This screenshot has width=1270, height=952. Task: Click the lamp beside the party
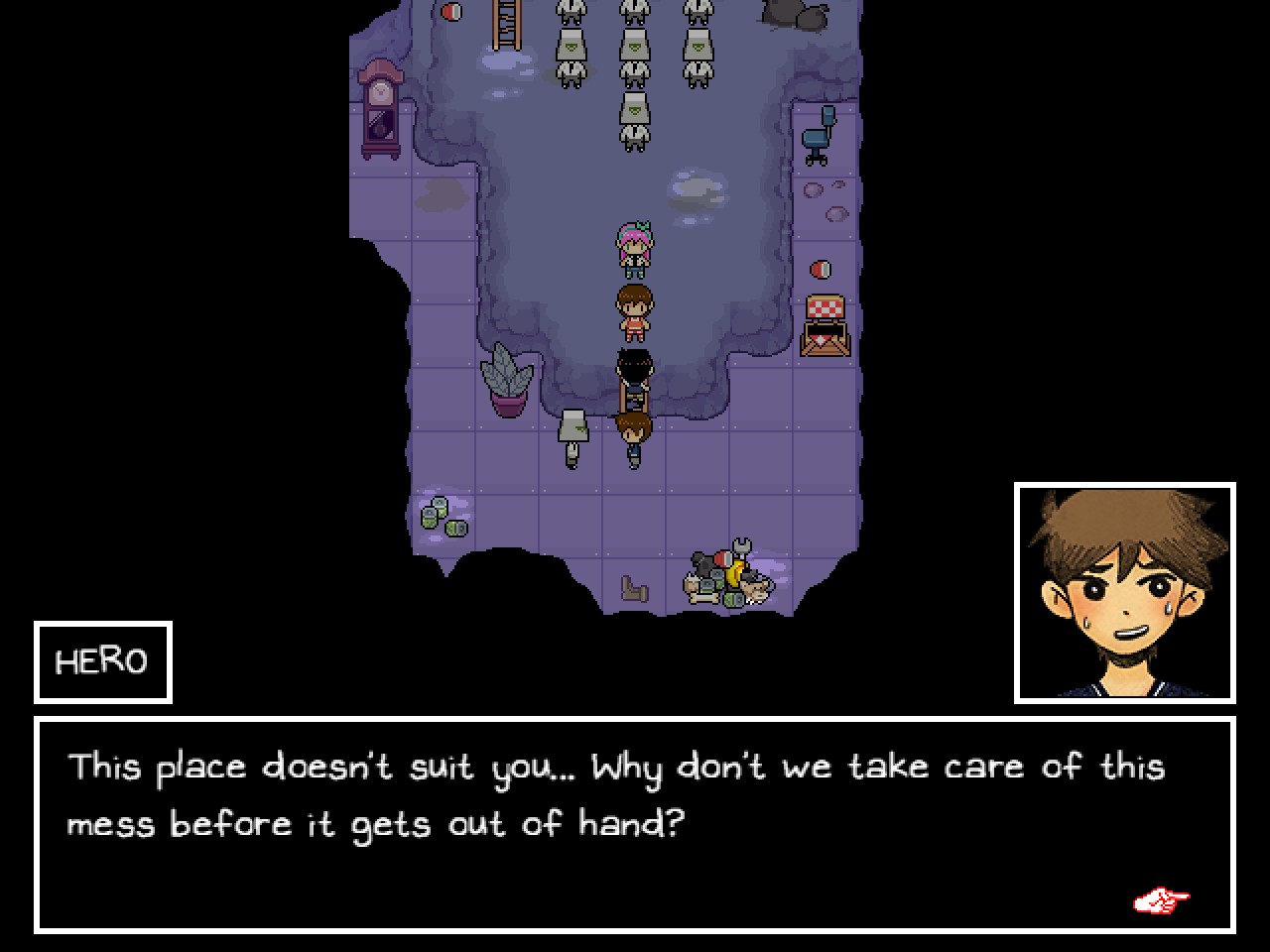click(x=571, y=436)
